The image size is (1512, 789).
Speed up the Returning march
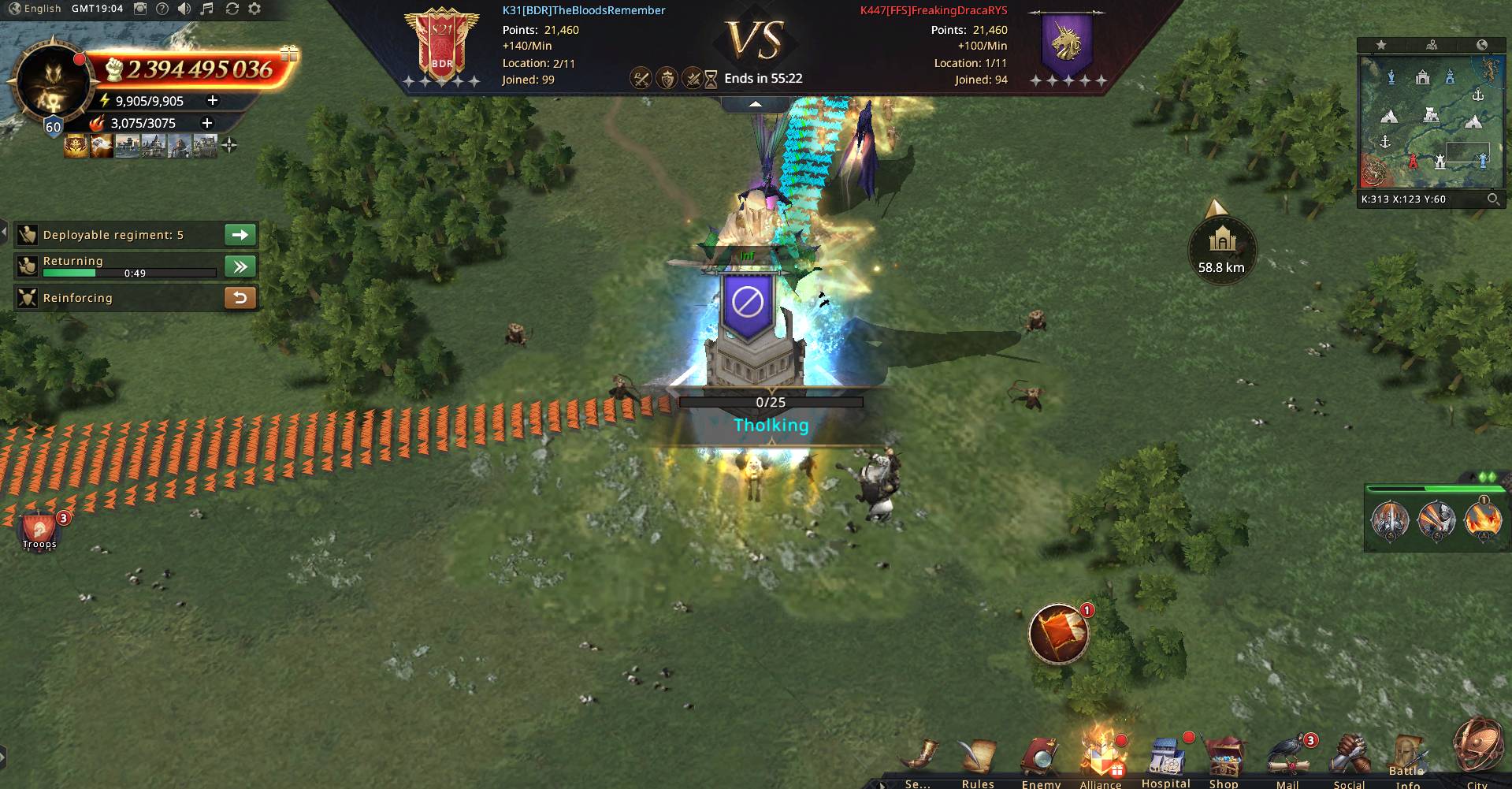tap(240, 266)
